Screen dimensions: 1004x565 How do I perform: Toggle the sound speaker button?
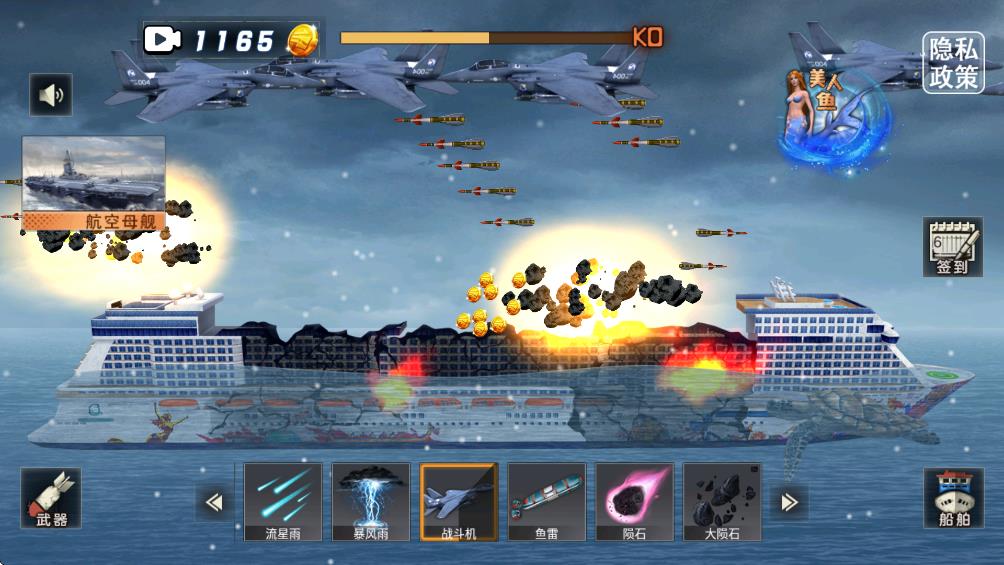[50, 95]
